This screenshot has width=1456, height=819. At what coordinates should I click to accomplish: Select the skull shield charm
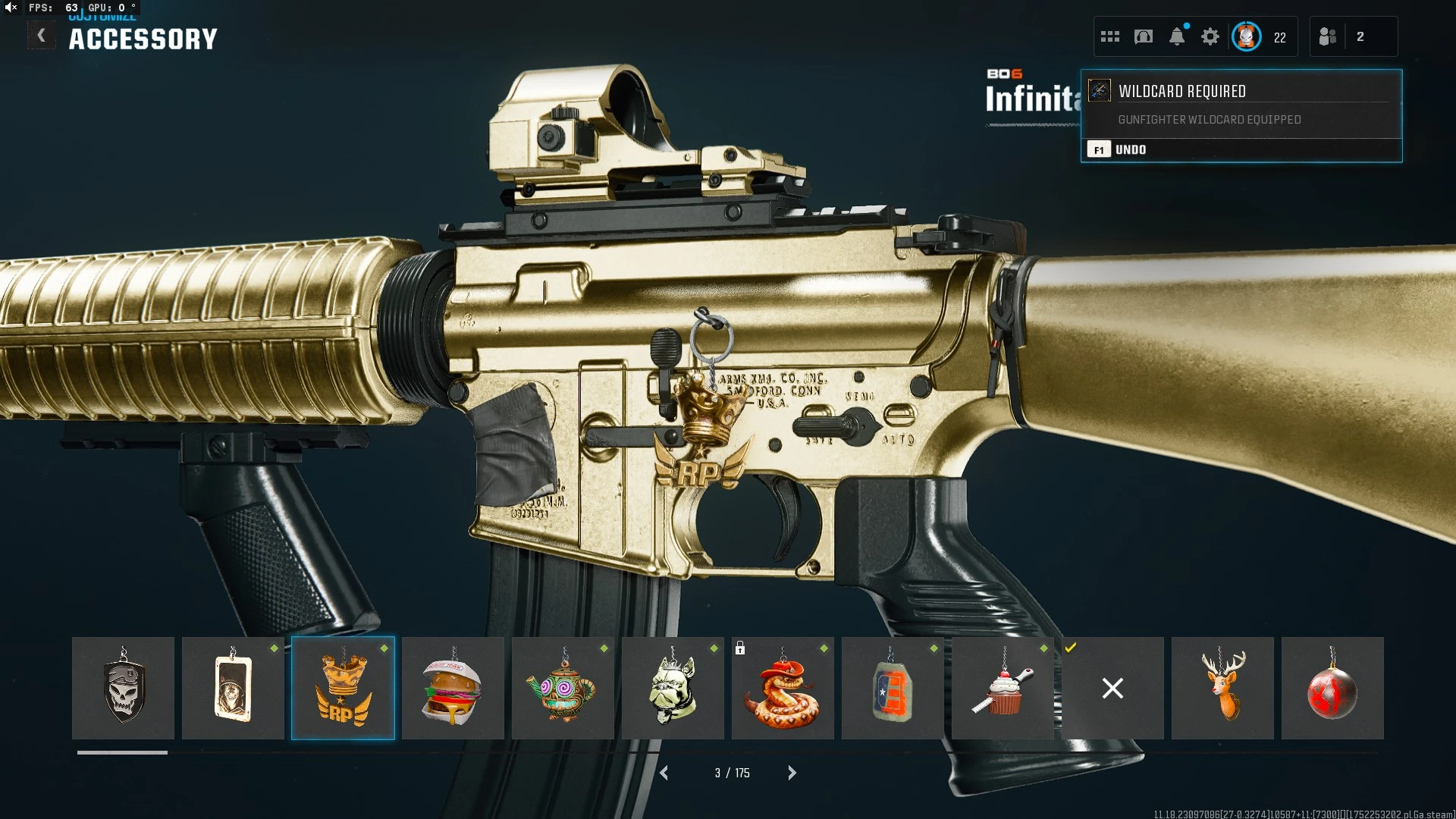click(x=123, y=688)
